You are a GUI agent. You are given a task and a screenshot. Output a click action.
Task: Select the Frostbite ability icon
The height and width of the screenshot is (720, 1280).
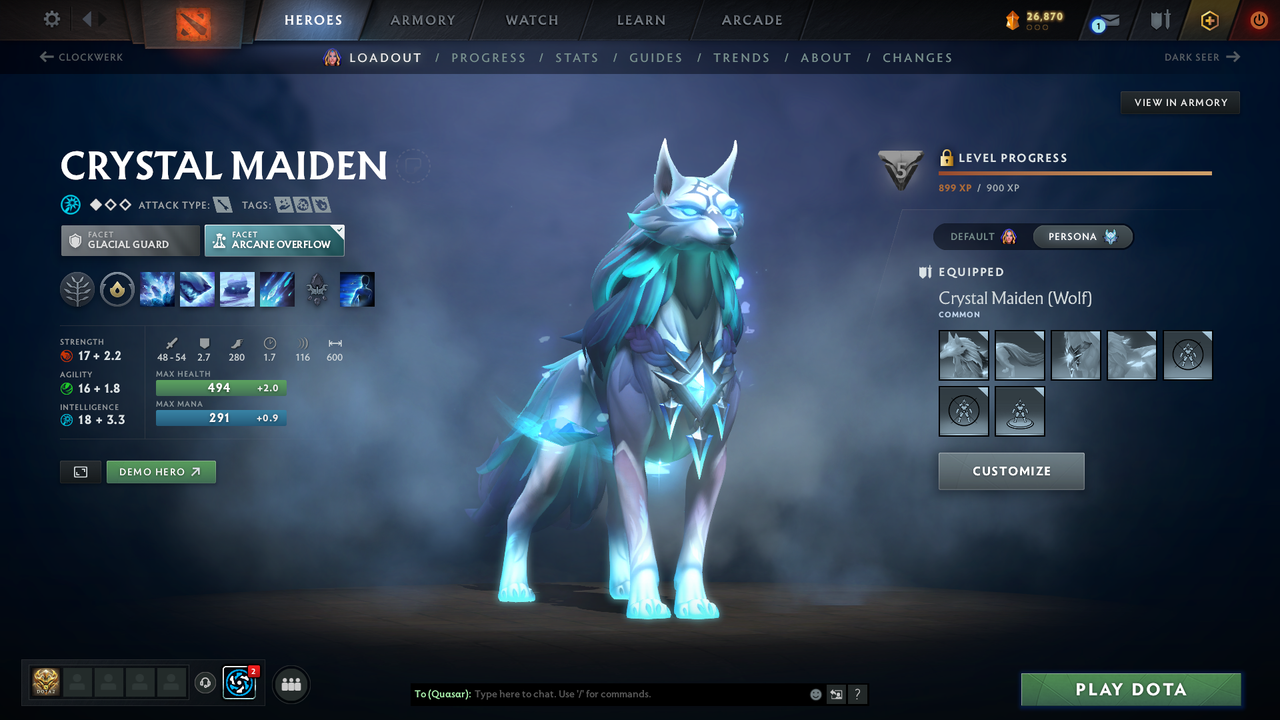[x=197, y=289]
